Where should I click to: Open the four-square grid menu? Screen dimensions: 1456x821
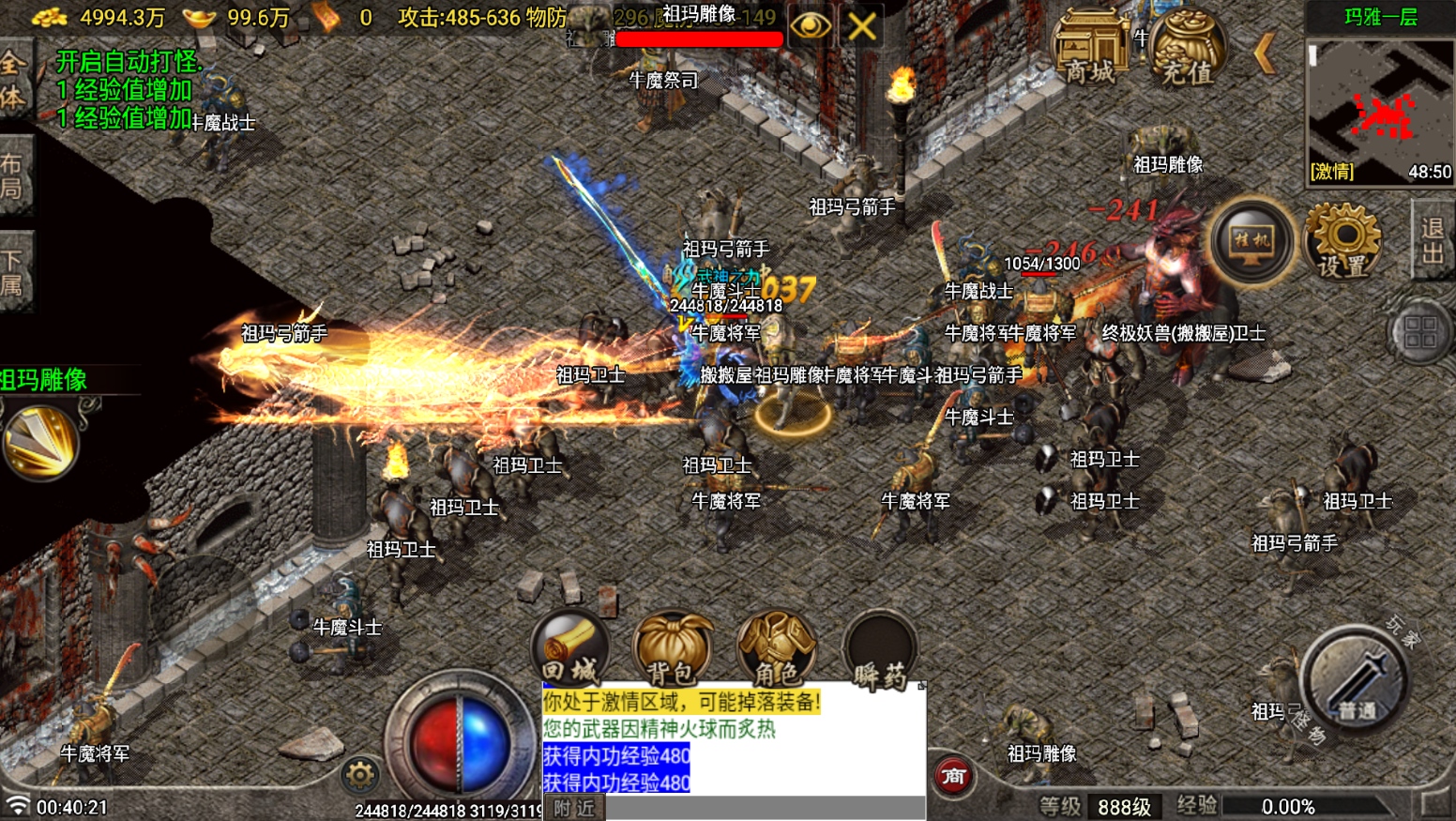(x=1420, y=332)
